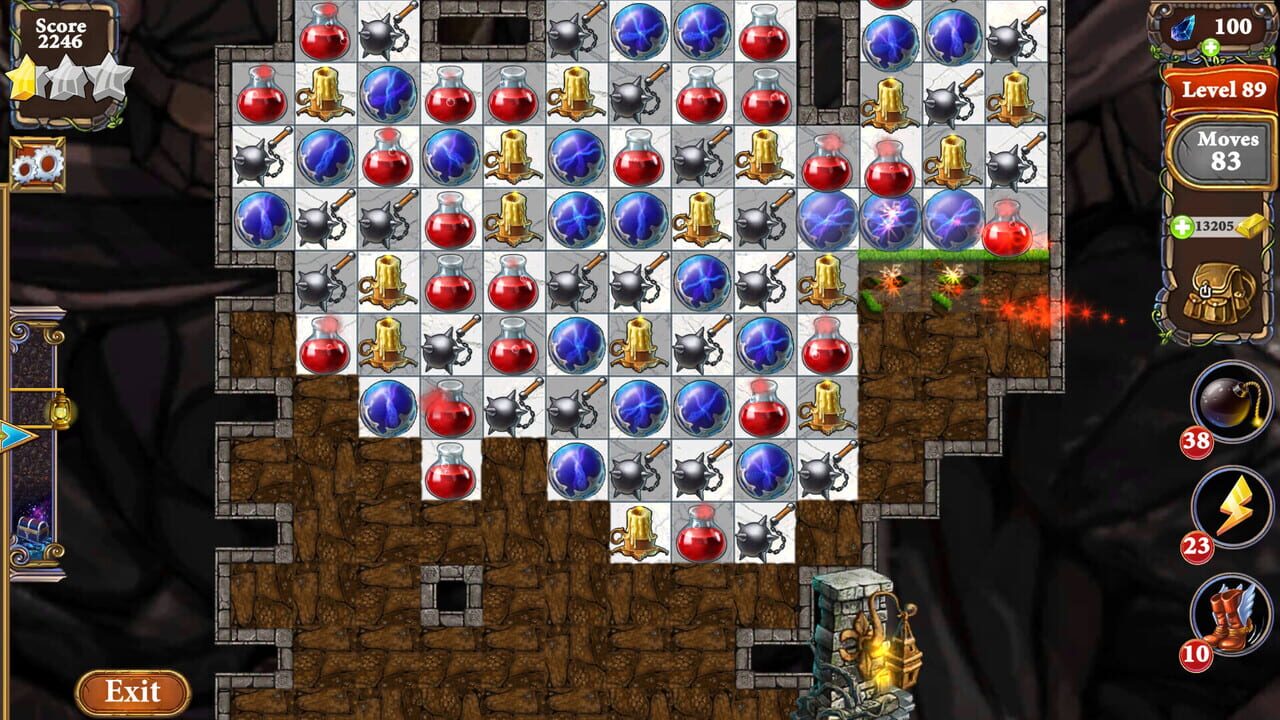This screenshot has width=1280, height=720.
Task: Open the backpack inventory
Action: point(1216,295)
